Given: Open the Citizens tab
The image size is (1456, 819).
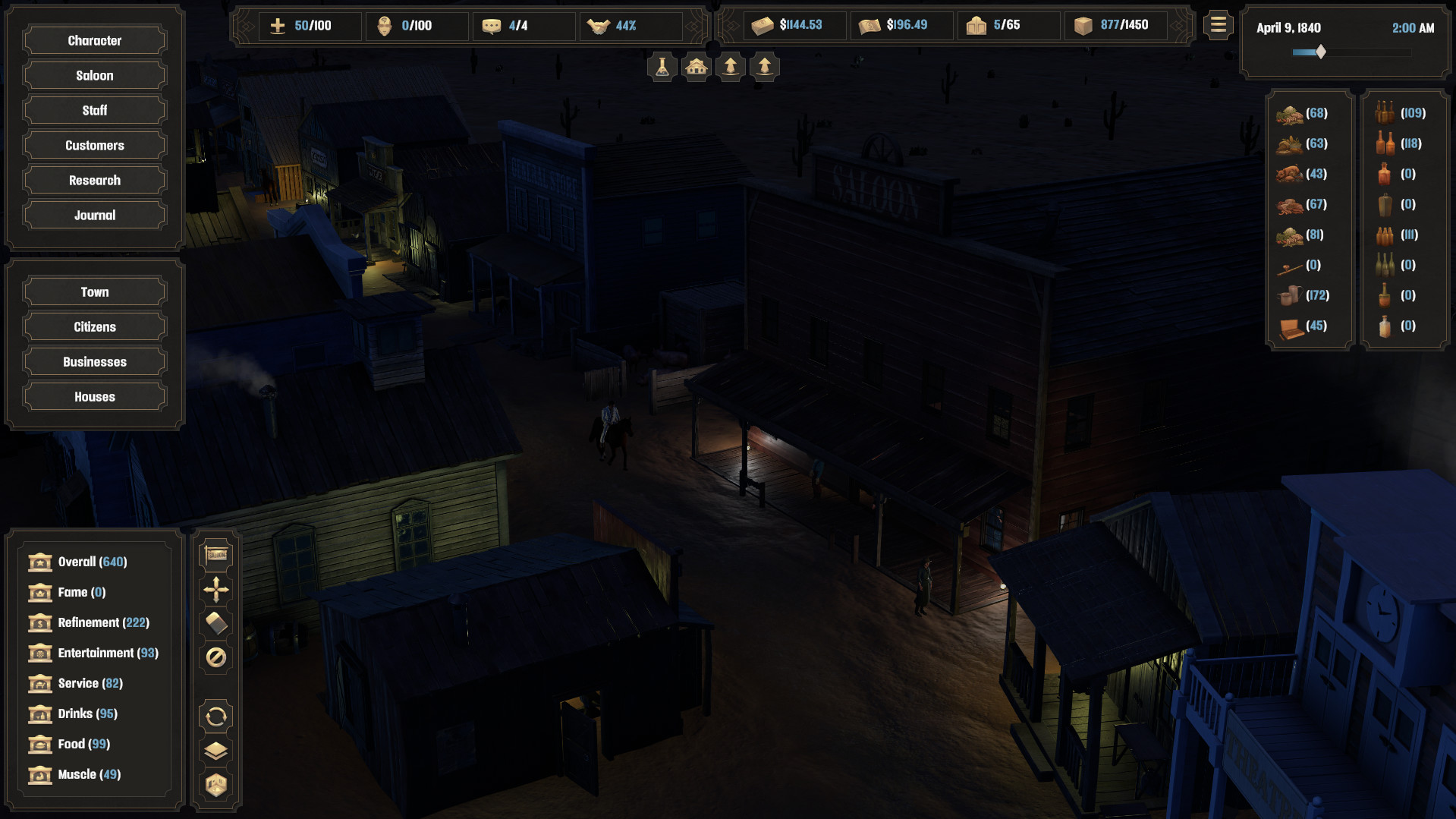Looking at the screenshot, I should (93, 326).
